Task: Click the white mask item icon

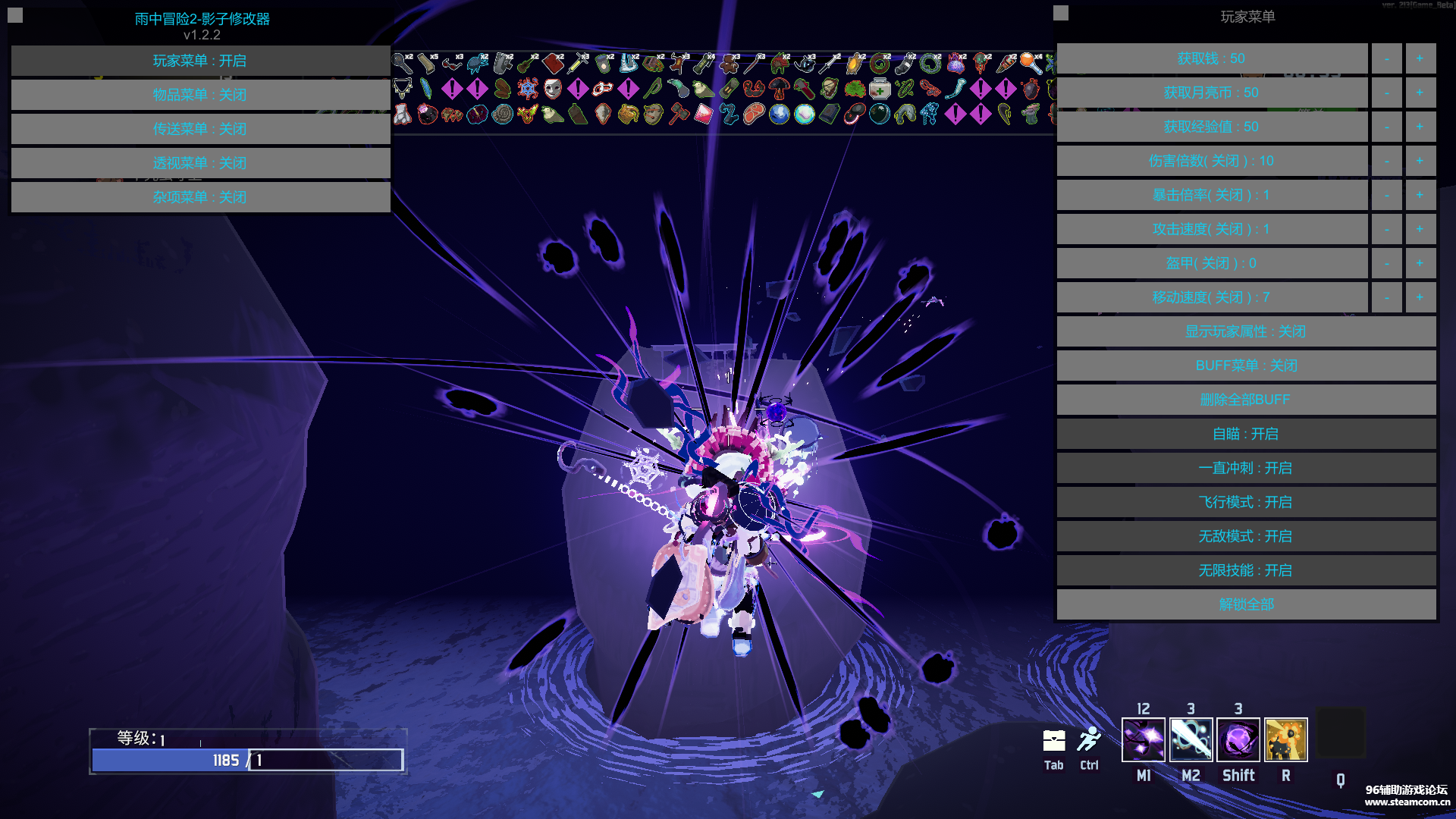Action: click(x=551, y=89)
